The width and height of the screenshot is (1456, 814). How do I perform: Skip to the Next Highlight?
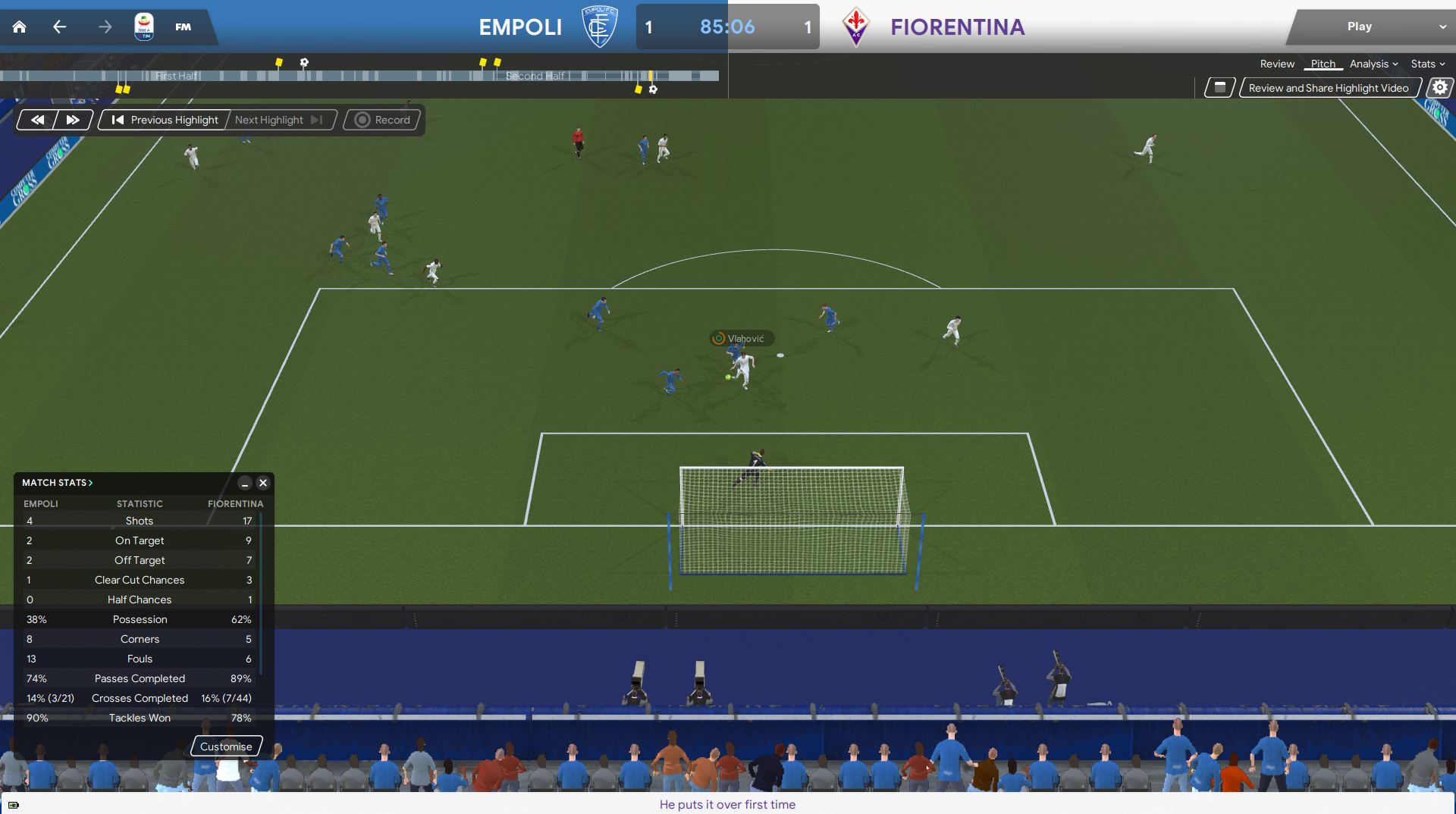(278, 120)
